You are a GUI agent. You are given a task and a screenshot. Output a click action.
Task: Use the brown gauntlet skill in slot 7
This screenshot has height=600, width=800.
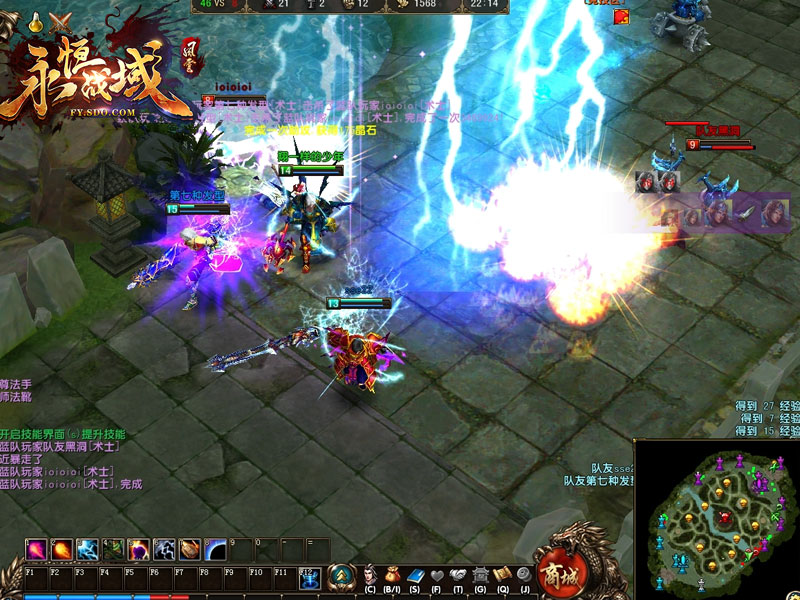tap(190, 549)
